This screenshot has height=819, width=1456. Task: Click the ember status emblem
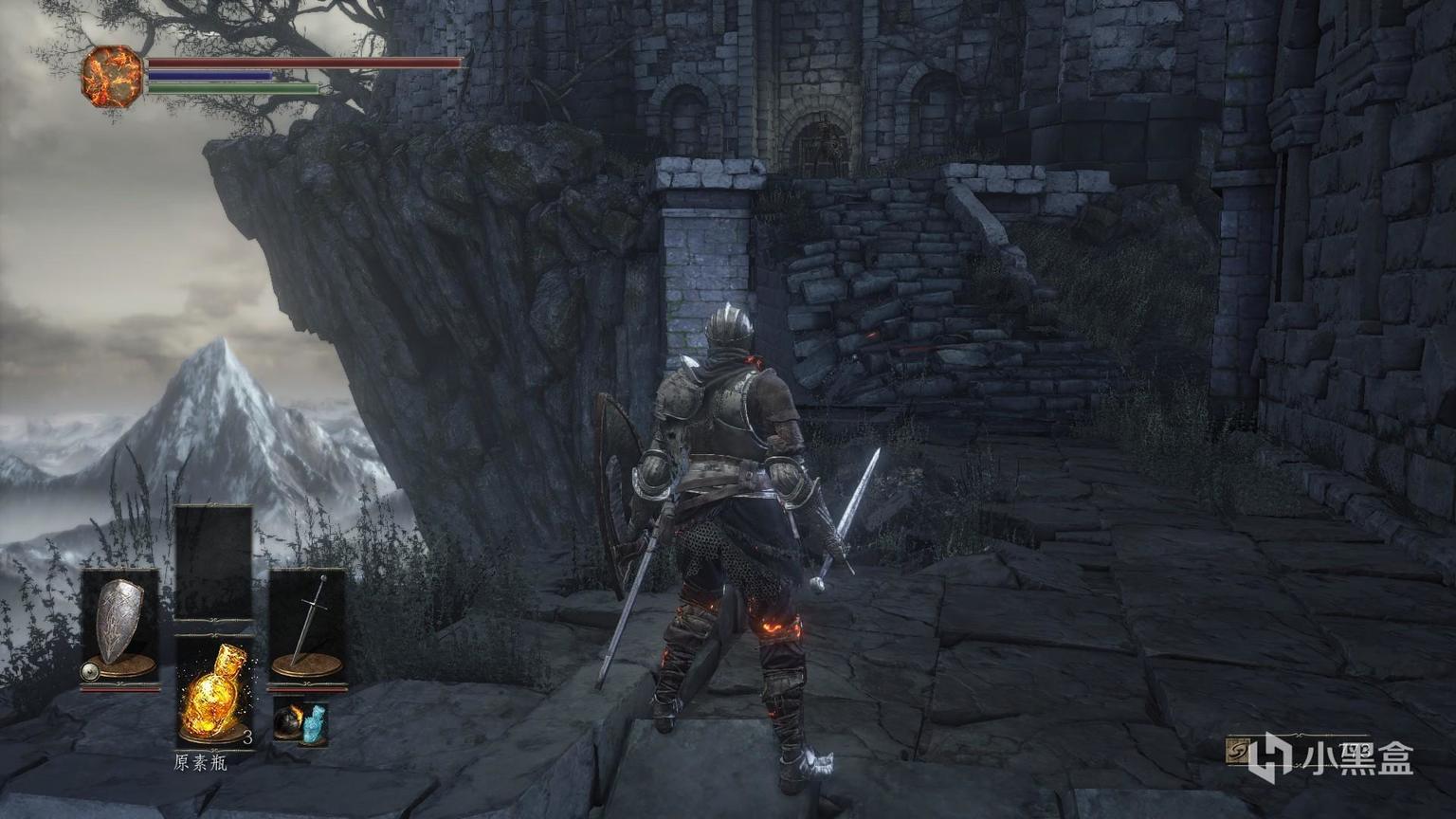pyautogui.click(x=111, y=76)
